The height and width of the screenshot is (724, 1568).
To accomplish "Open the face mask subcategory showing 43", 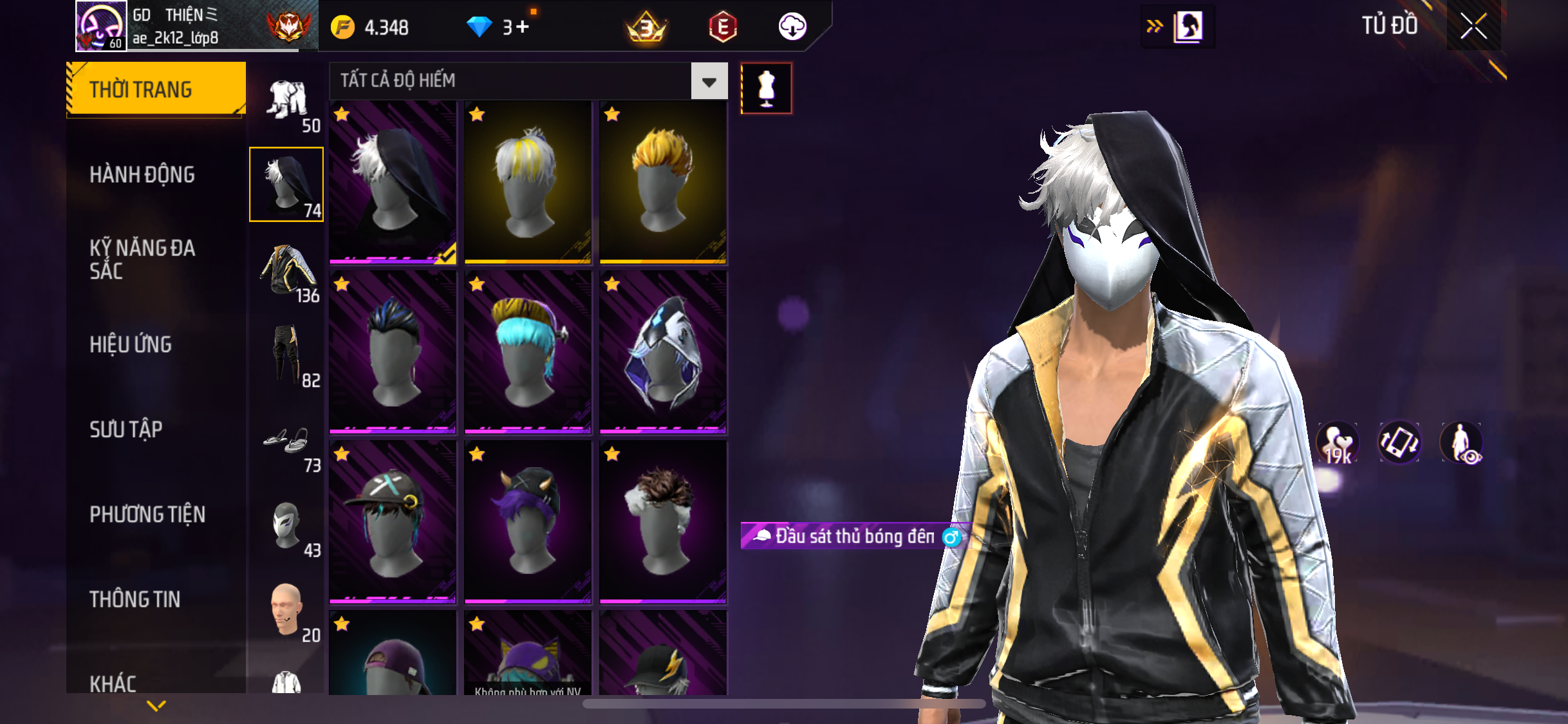I will tap(287, 526).
